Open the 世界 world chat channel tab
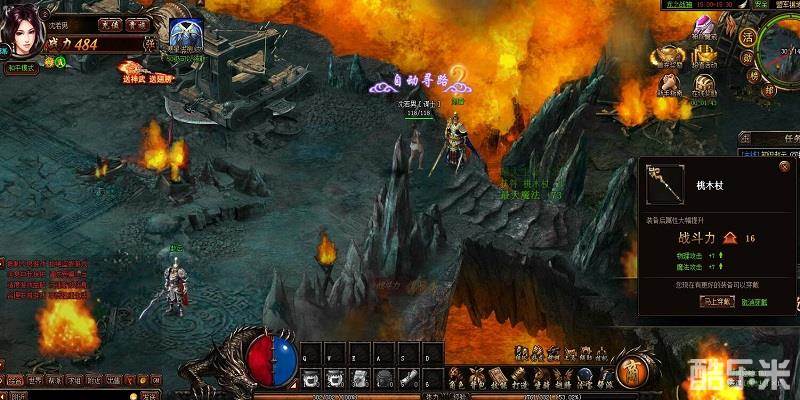This screenshot has width=800, height=400. click(33, 380)
